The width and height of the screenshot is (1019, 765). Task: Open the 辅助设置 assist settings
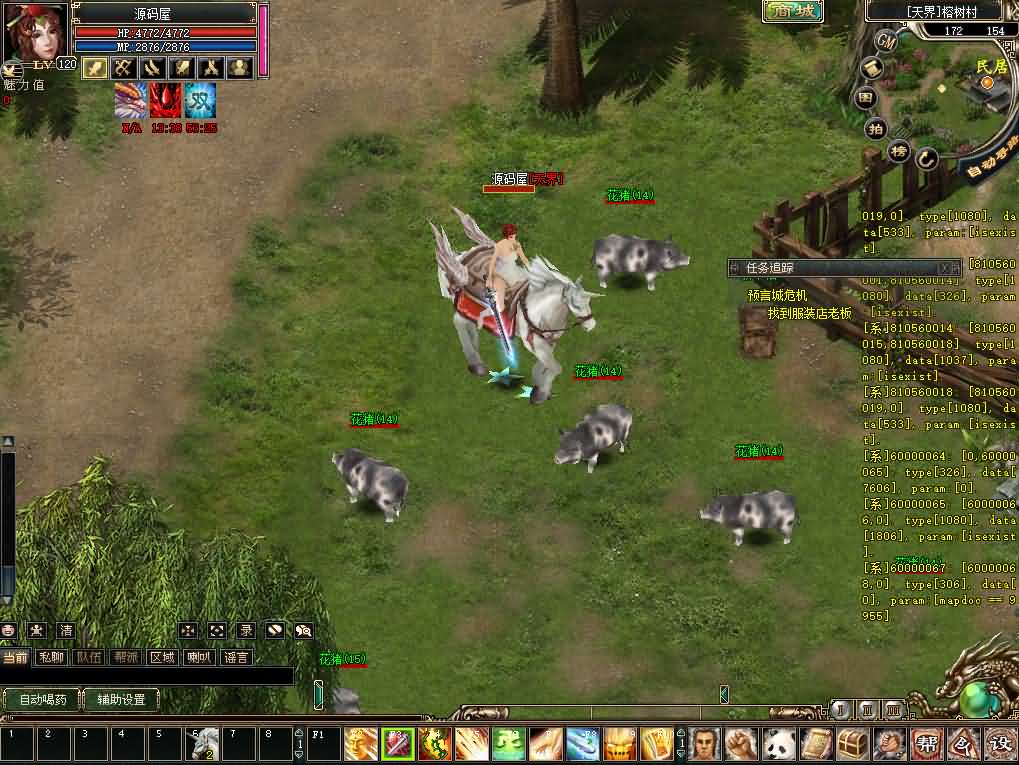[121, 700]
